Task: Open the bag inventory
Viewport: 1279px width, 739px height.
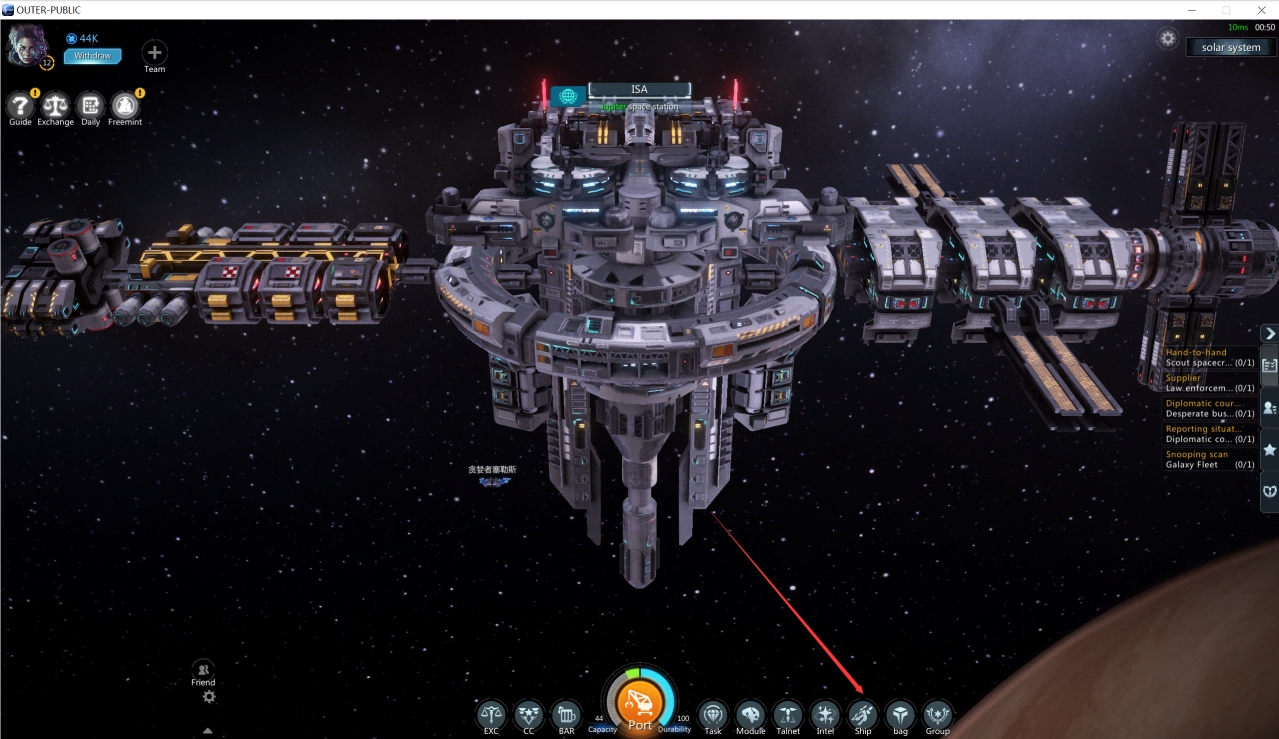Action: coord(900,714)
